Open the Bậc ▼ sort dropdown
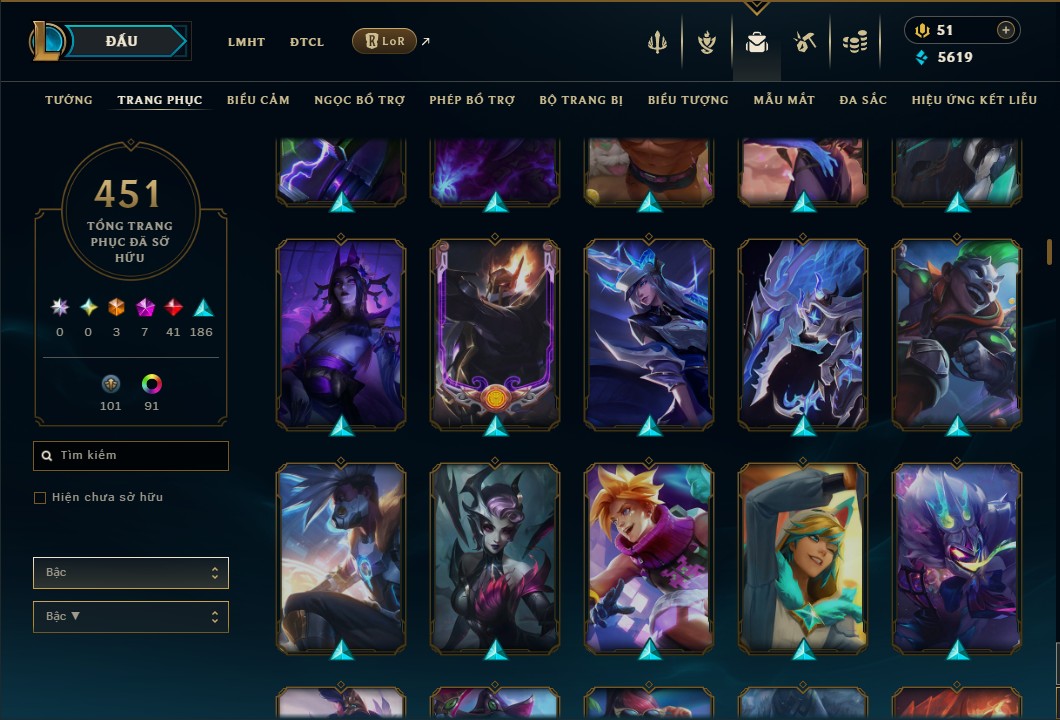 [131, 617]
